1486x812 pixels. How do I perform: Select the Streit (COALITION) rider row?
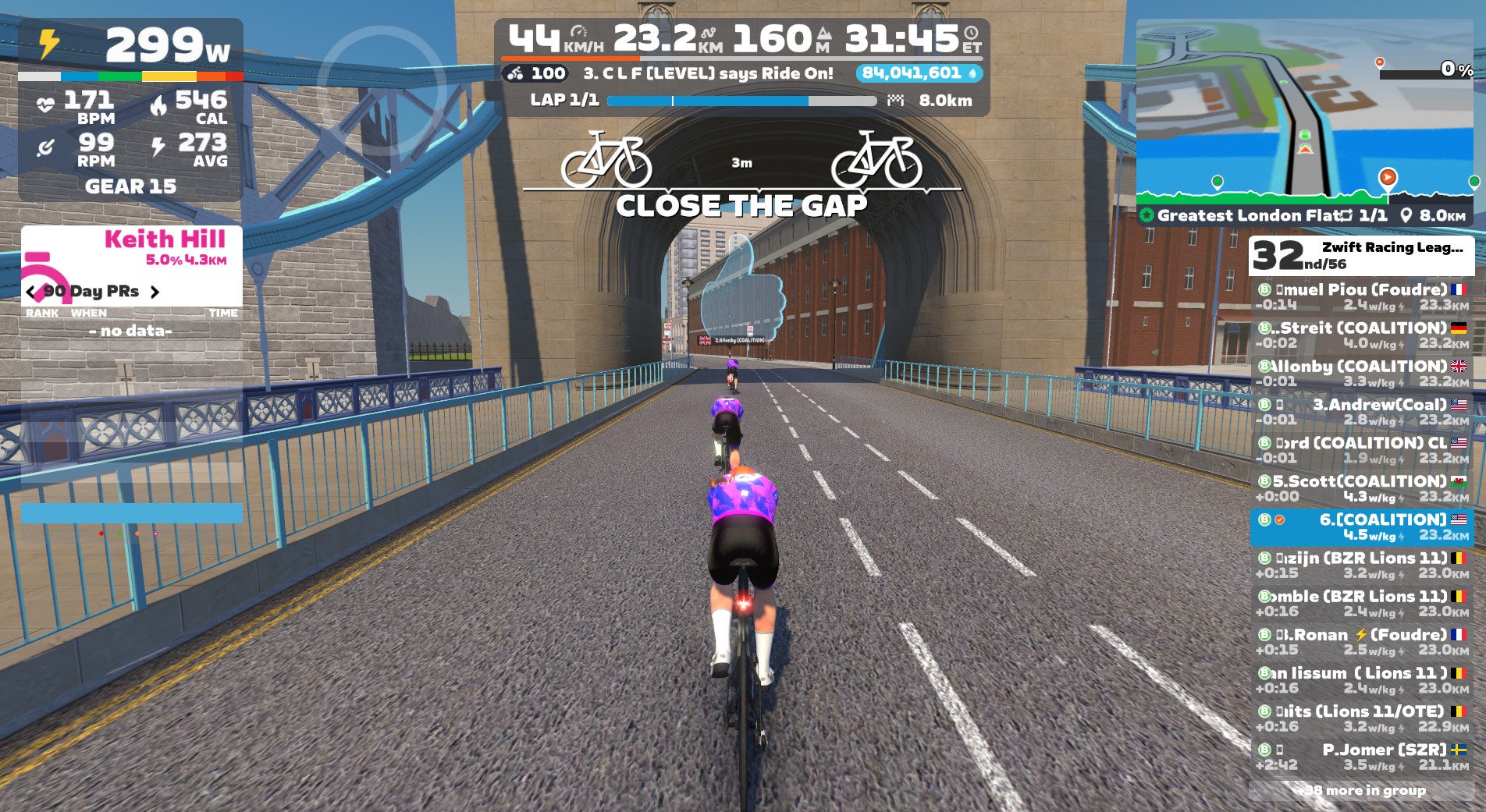(1361, 335)
